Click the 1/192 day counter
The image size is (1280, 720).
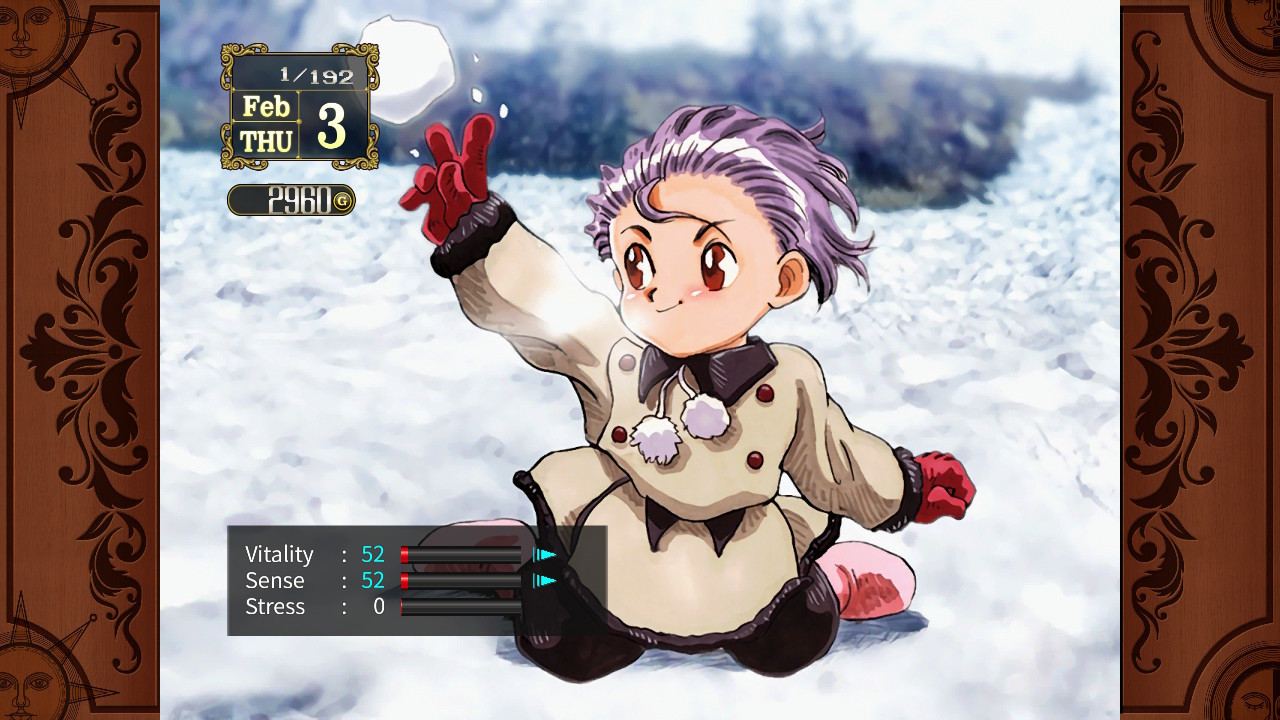click(315, 74)
